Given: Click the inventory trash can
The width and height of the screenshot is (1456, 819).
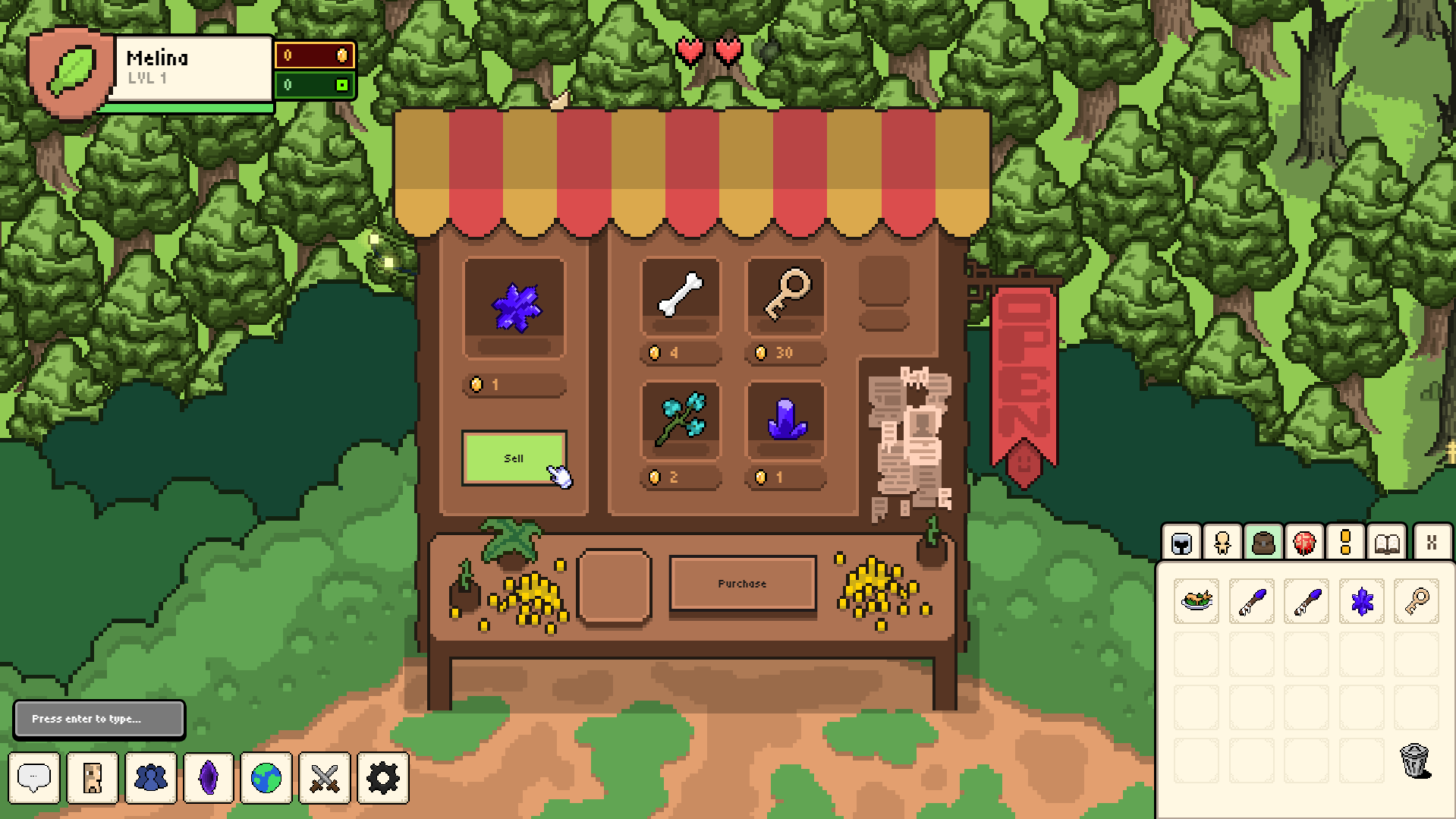Looking at the screenshot, I should pyautogui.click(x=1415, y=760).
